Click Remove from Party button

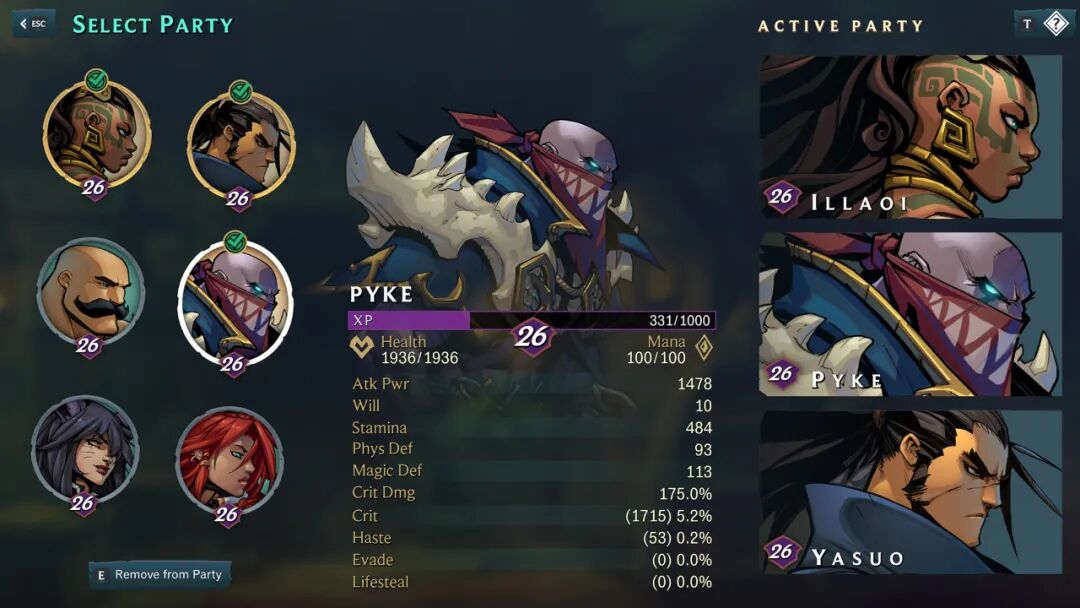[x=160, y=575]
